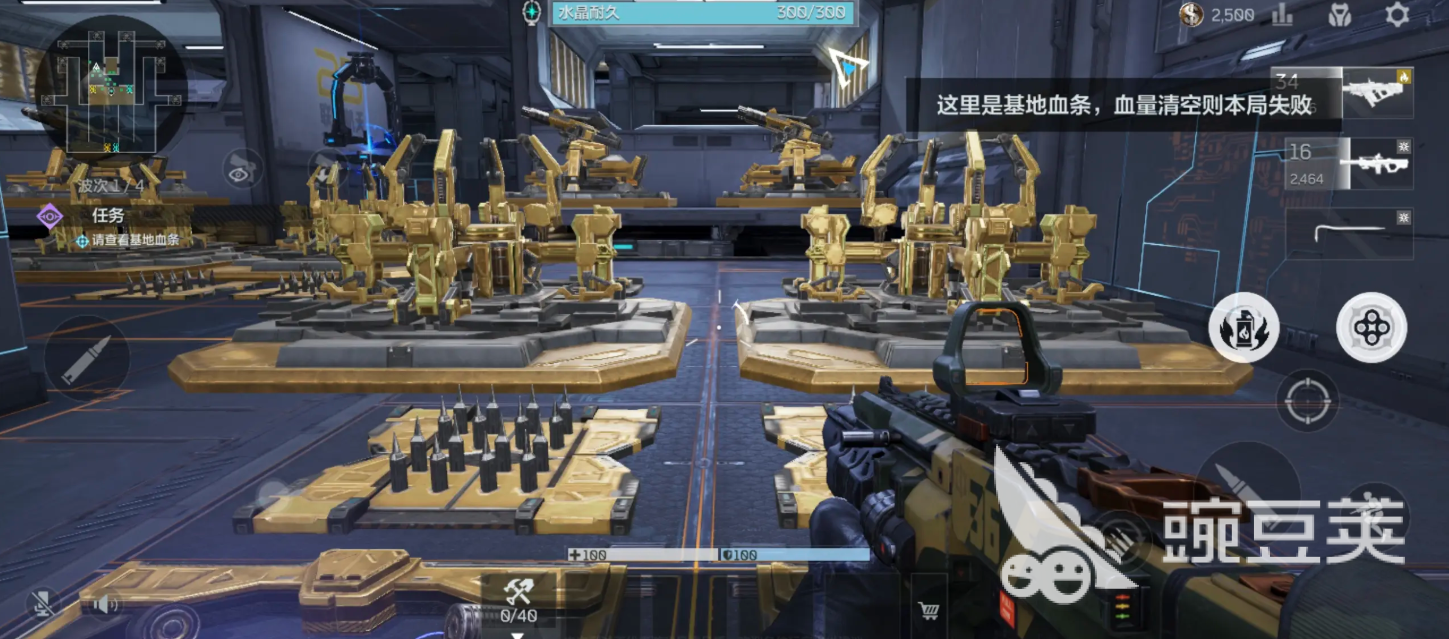
Task: Open the 任务 mission tracker
Action: tap(107, 215)
